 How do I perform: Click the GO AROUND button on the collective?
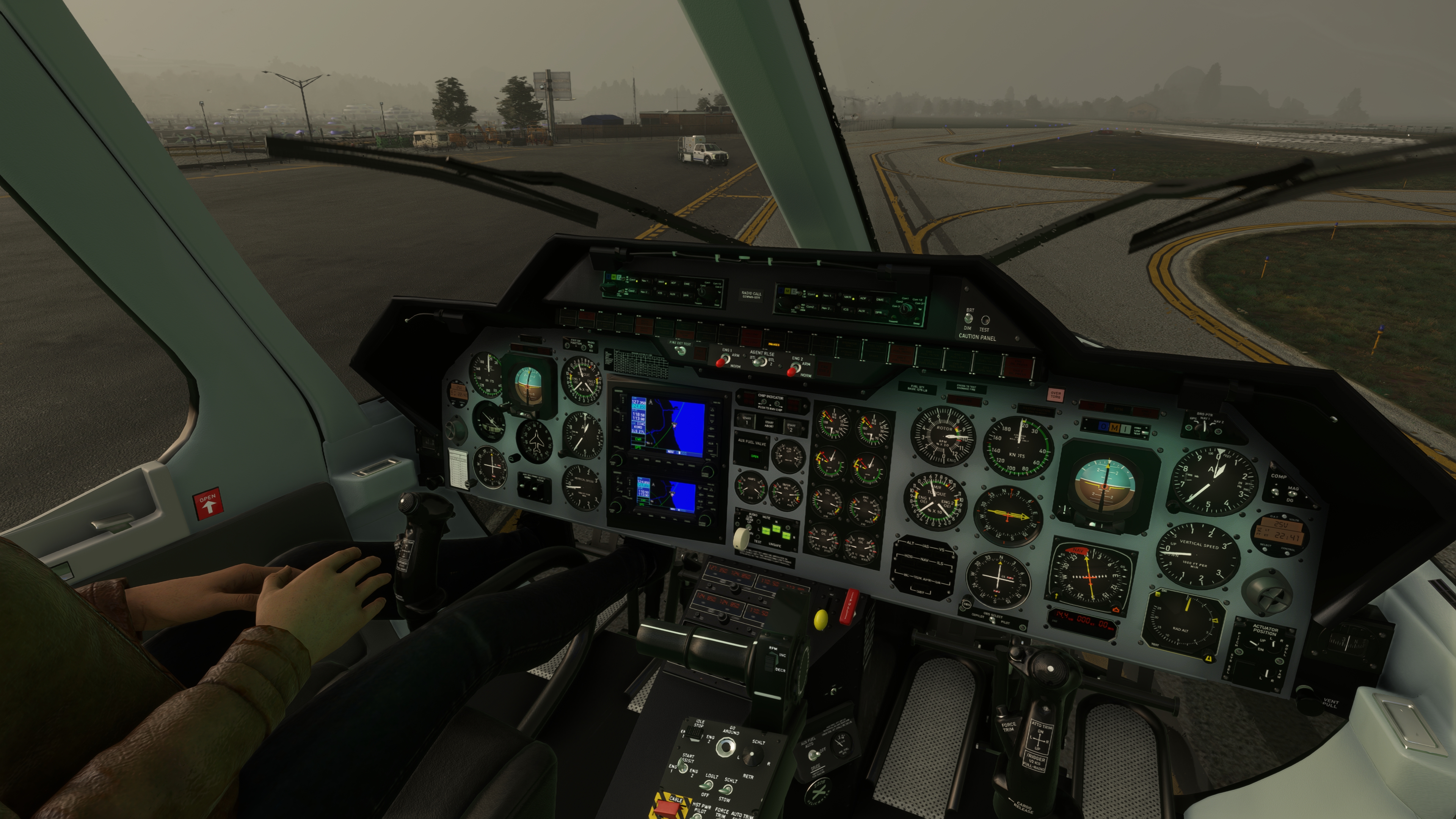coord(726,747)
